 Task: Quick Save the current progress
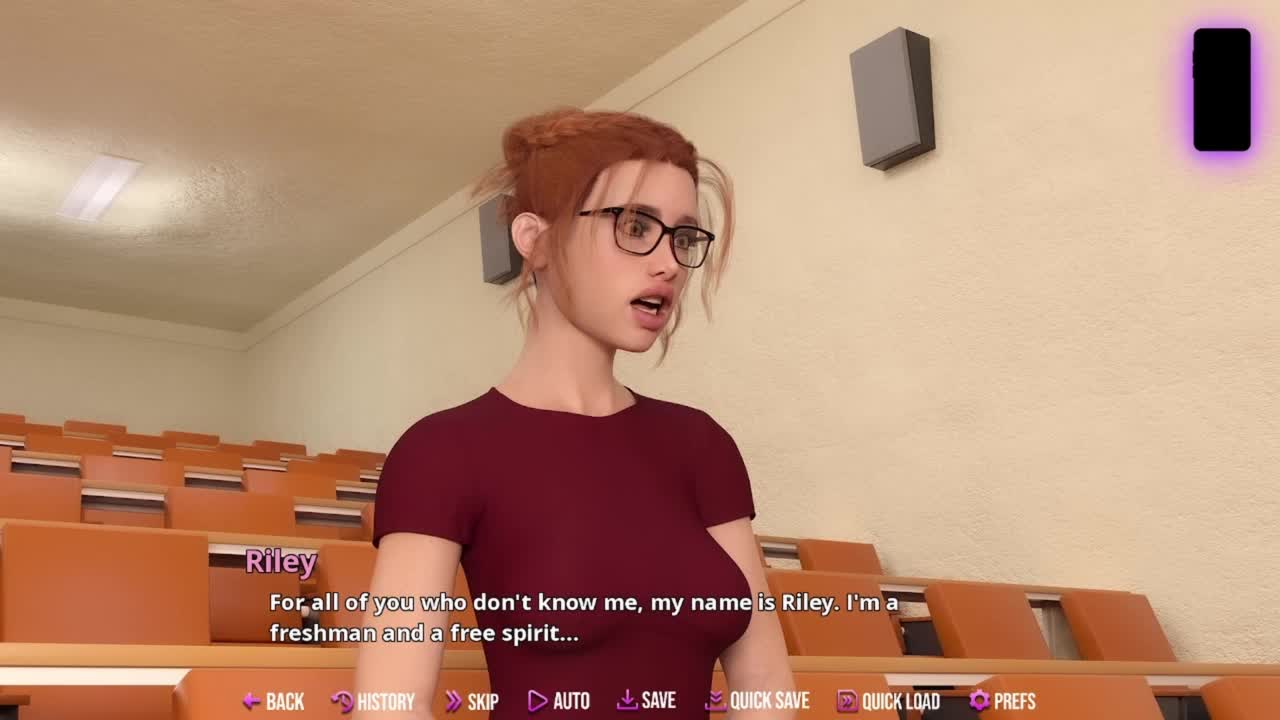point(757,701)
